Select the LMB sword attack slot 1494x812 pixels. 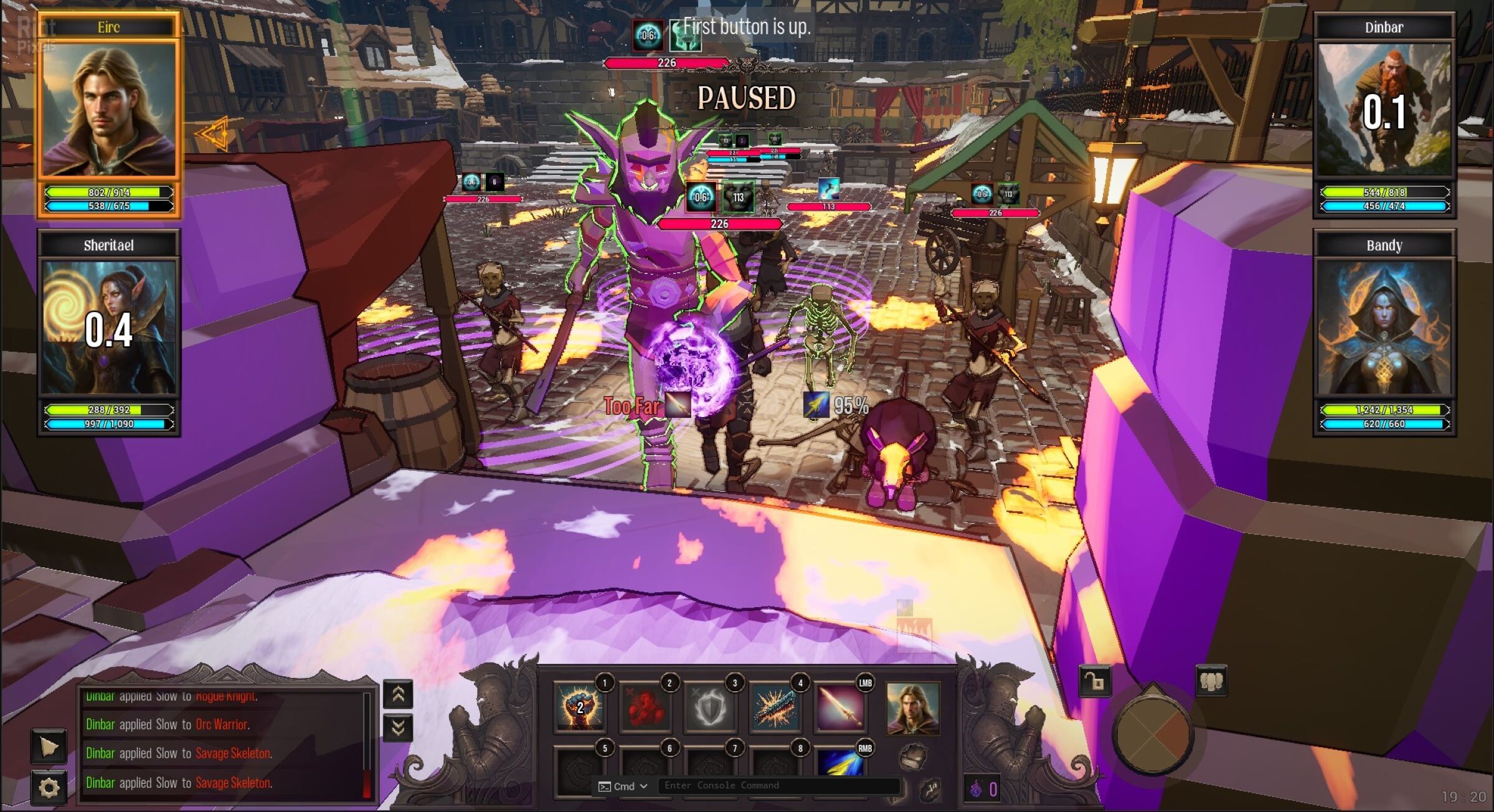(840, 707)
